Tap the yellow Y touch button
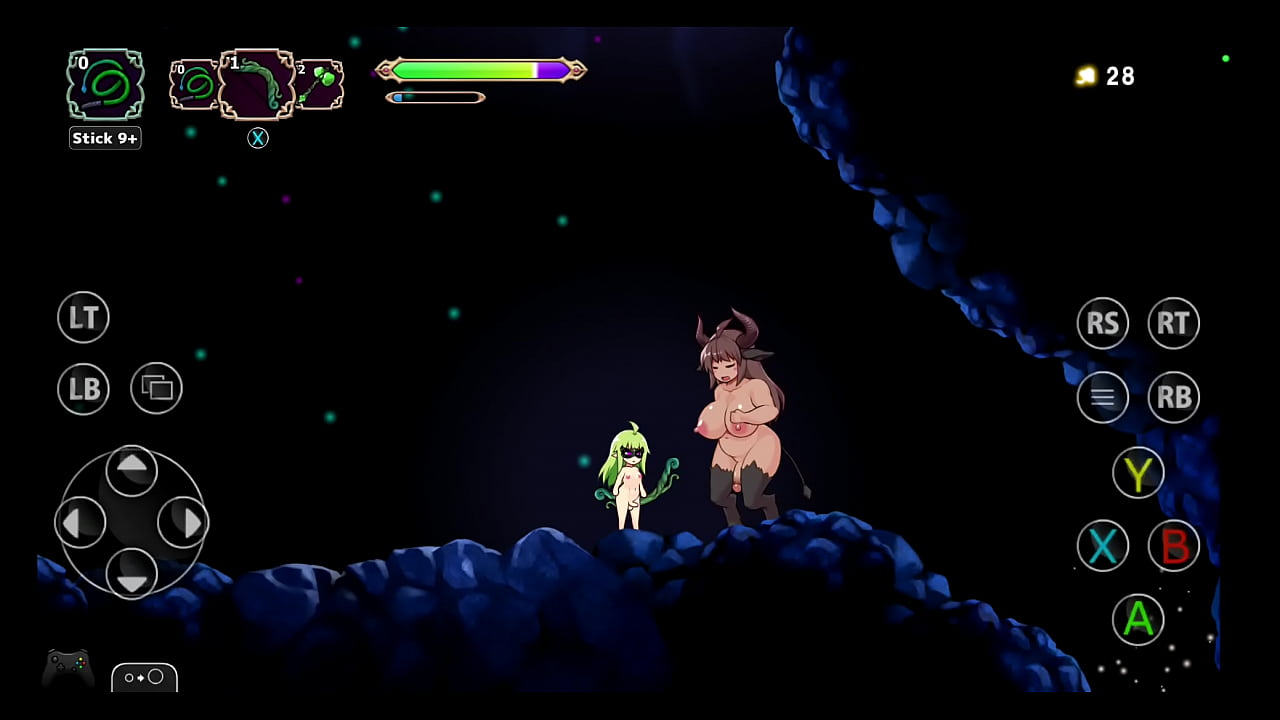Image resolution: width=1280 pixels, height=720 pixels. coord(1138,473)
